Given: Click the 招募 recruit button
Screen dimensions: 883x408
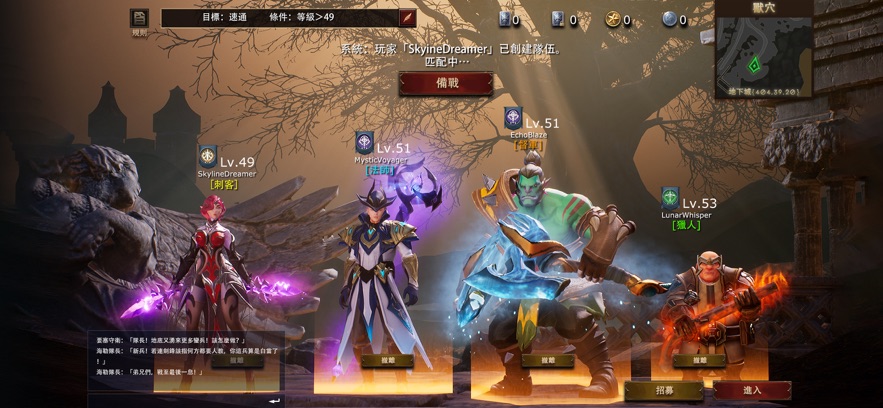Looking at the screenshot, I should click(x=663, y=390).
